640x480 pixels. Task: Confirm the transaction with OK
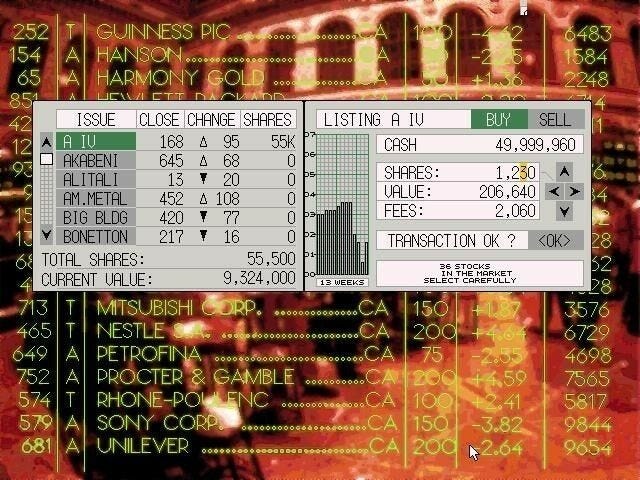point(553,241)
